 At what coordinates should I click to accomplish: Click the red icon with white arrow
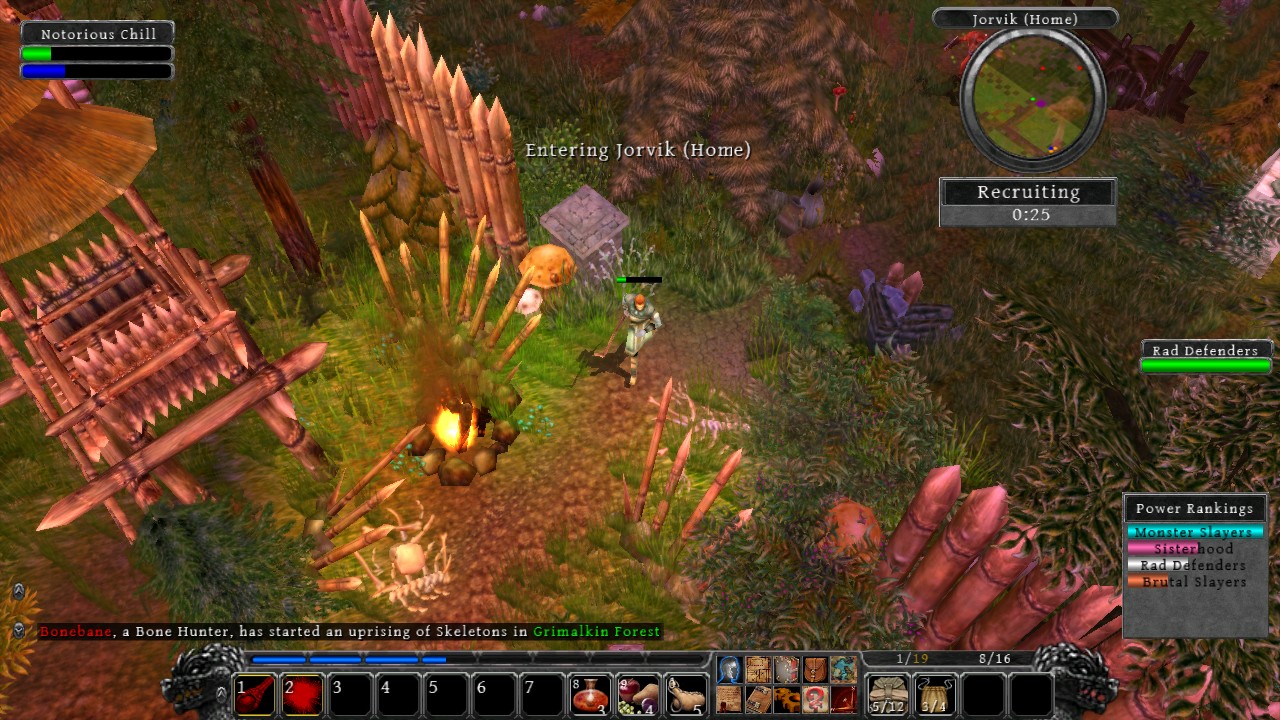click(843, 698)
